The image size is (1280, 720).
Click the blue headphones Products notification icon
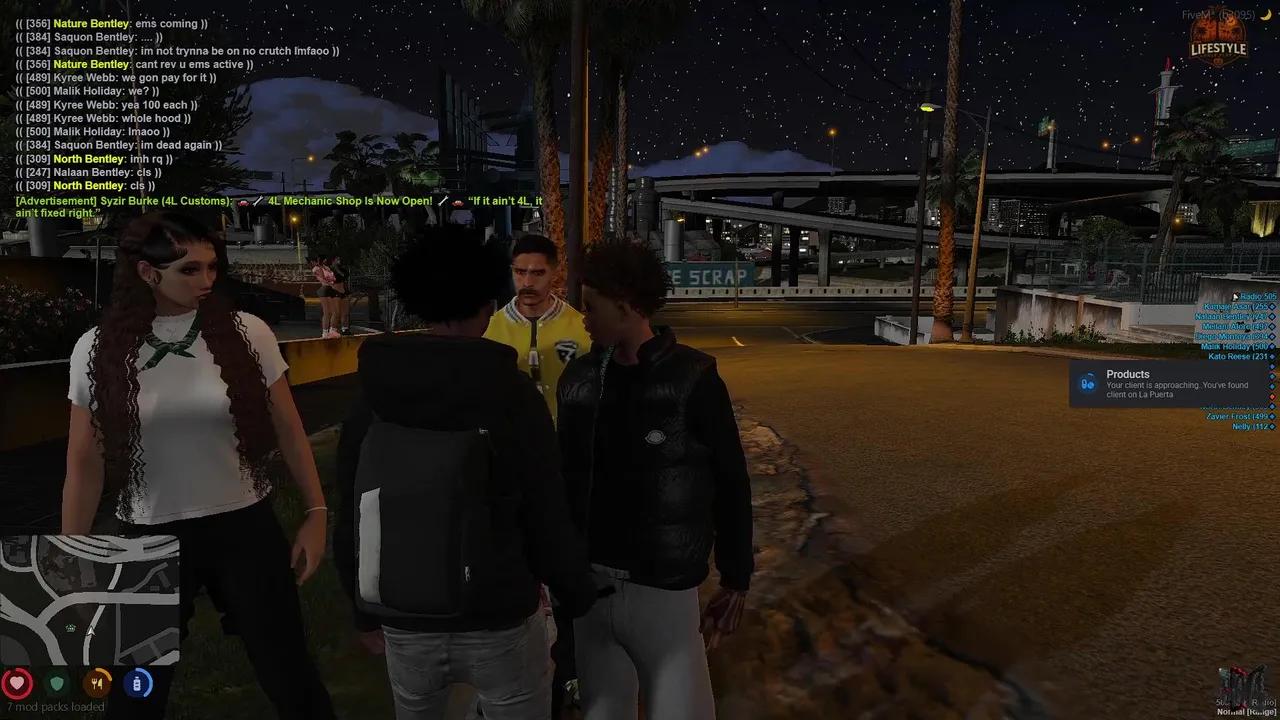pyautogui.click(x=1088, y=381)
